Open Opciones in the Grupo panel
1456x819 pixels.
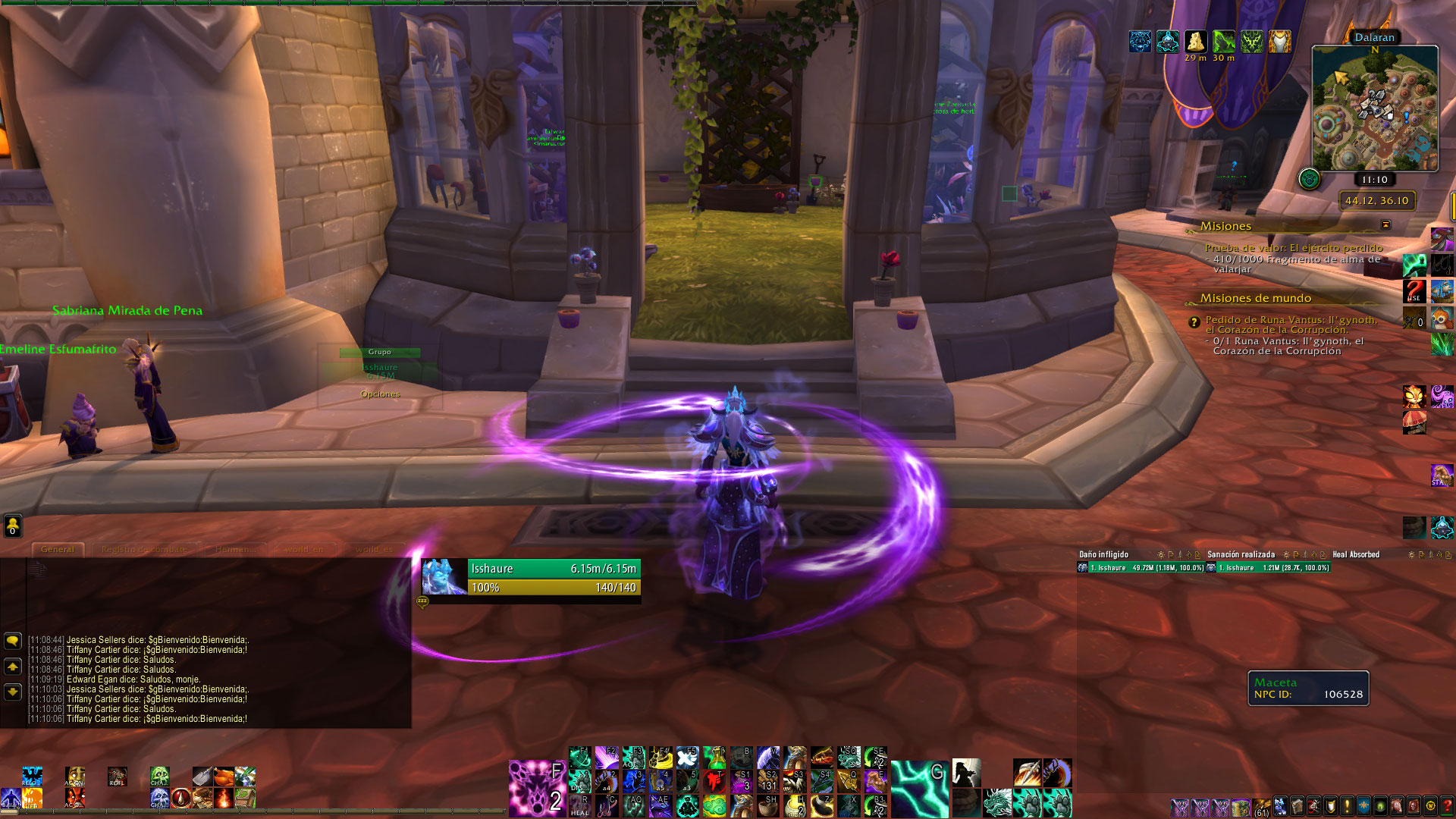[380, 394]
